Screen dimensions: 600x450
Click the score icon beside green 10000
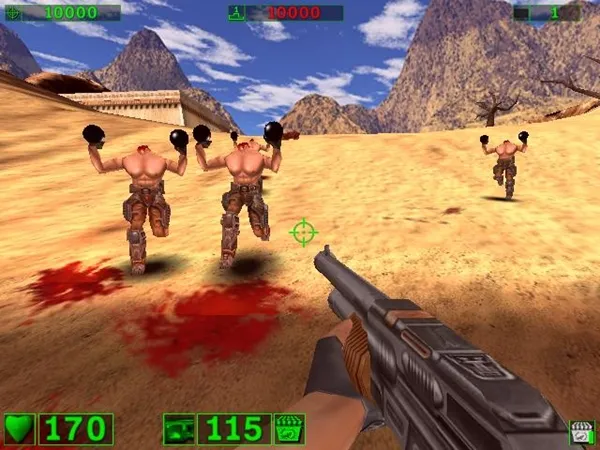click(12, 13)
